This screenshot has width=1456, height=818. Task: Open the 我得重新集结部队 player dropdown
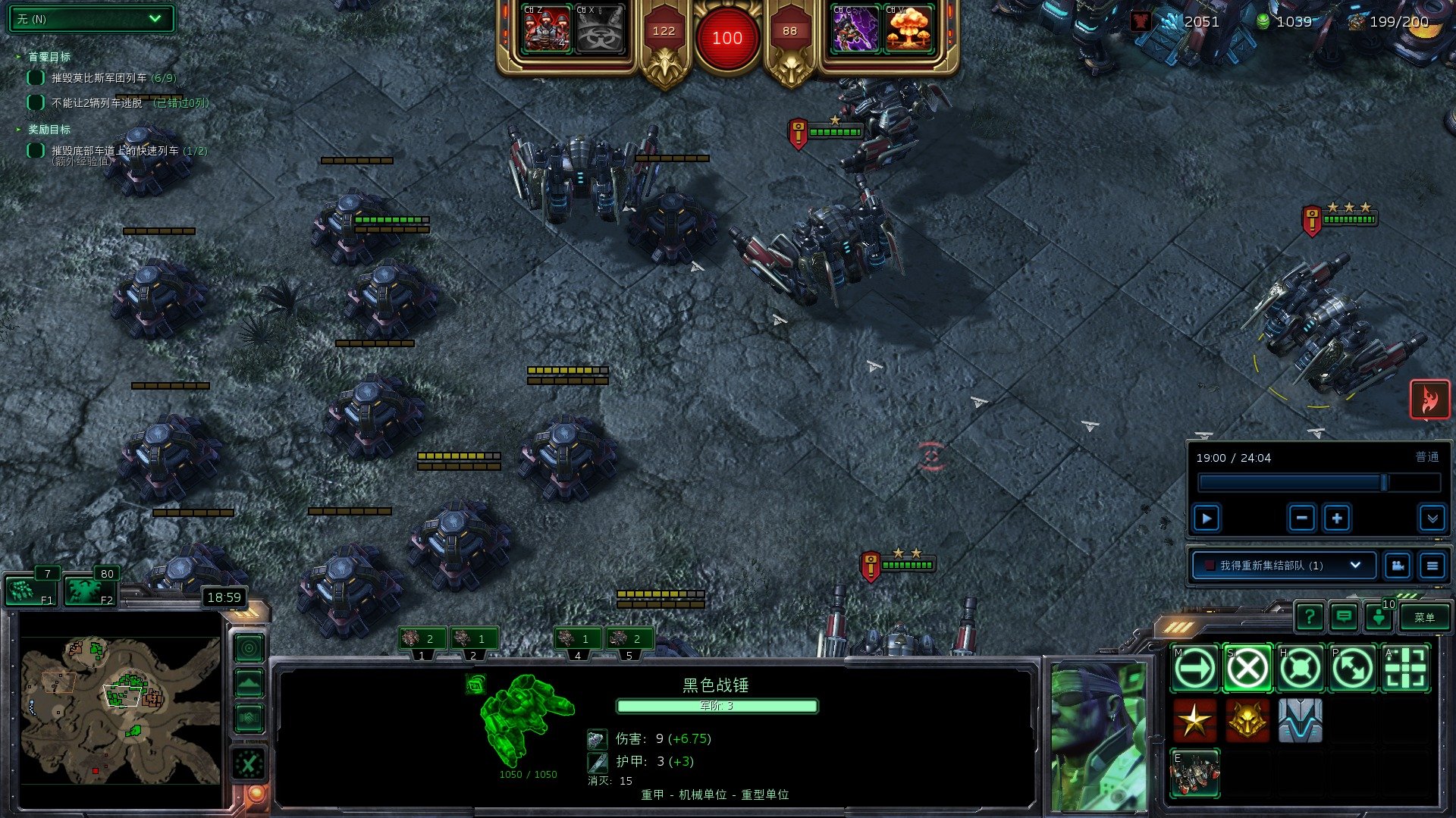pyautogui.click(x=1285, y=566)
